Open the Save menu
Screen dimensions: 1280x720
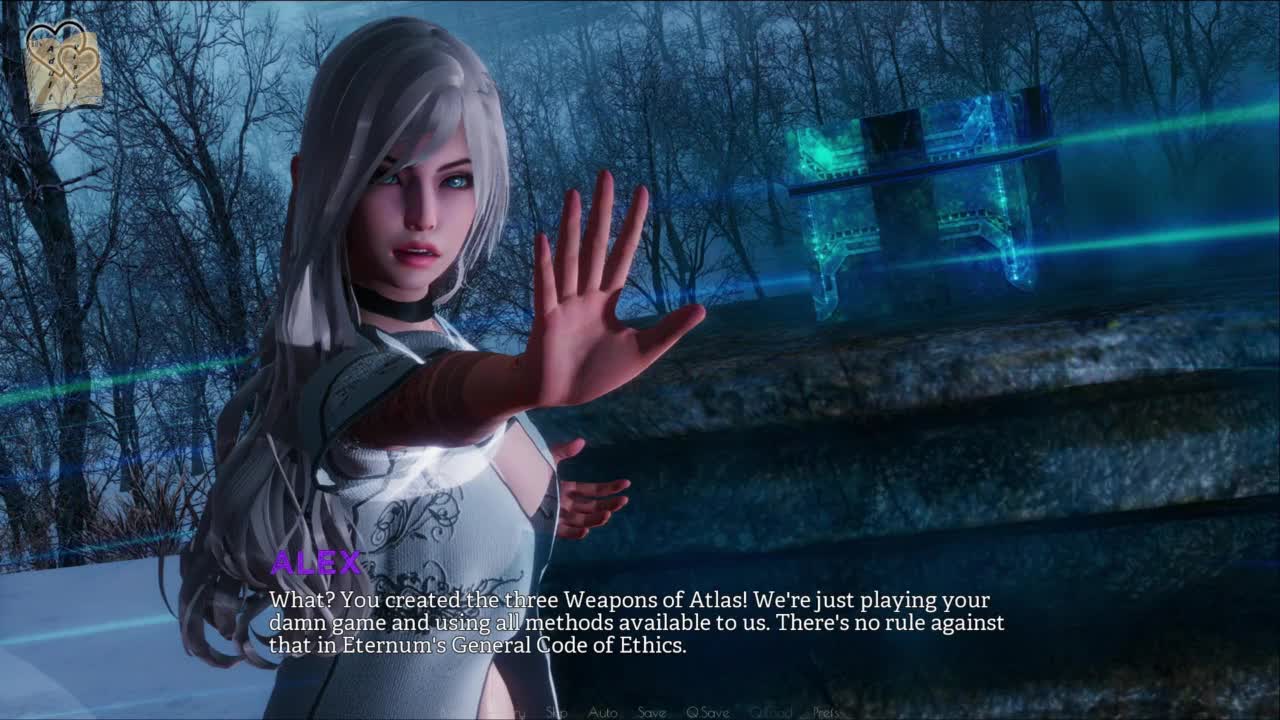click(651, 712)
